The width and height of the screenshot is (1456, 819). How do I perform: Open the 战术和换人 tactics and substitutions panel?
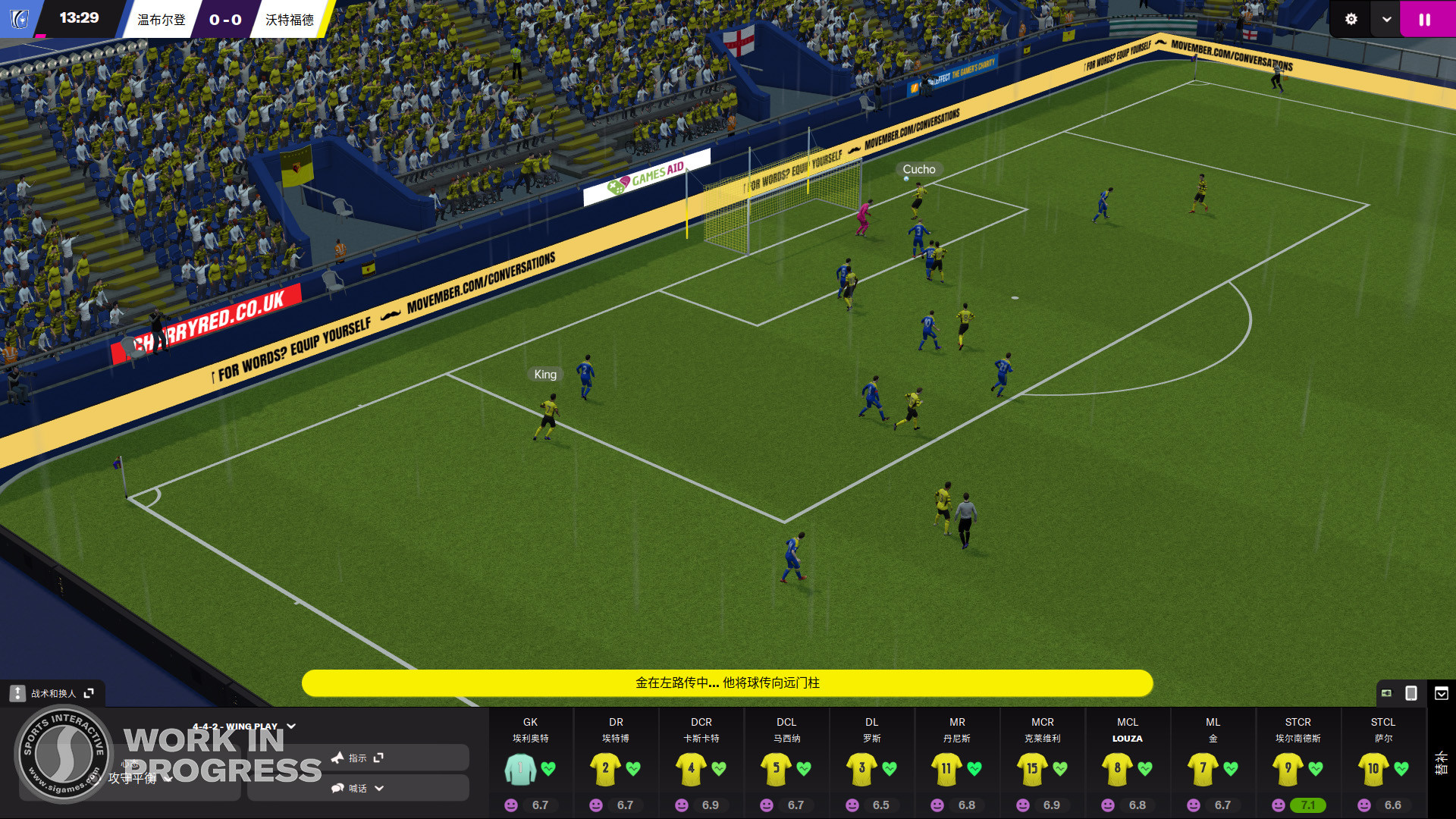point(53,693)
